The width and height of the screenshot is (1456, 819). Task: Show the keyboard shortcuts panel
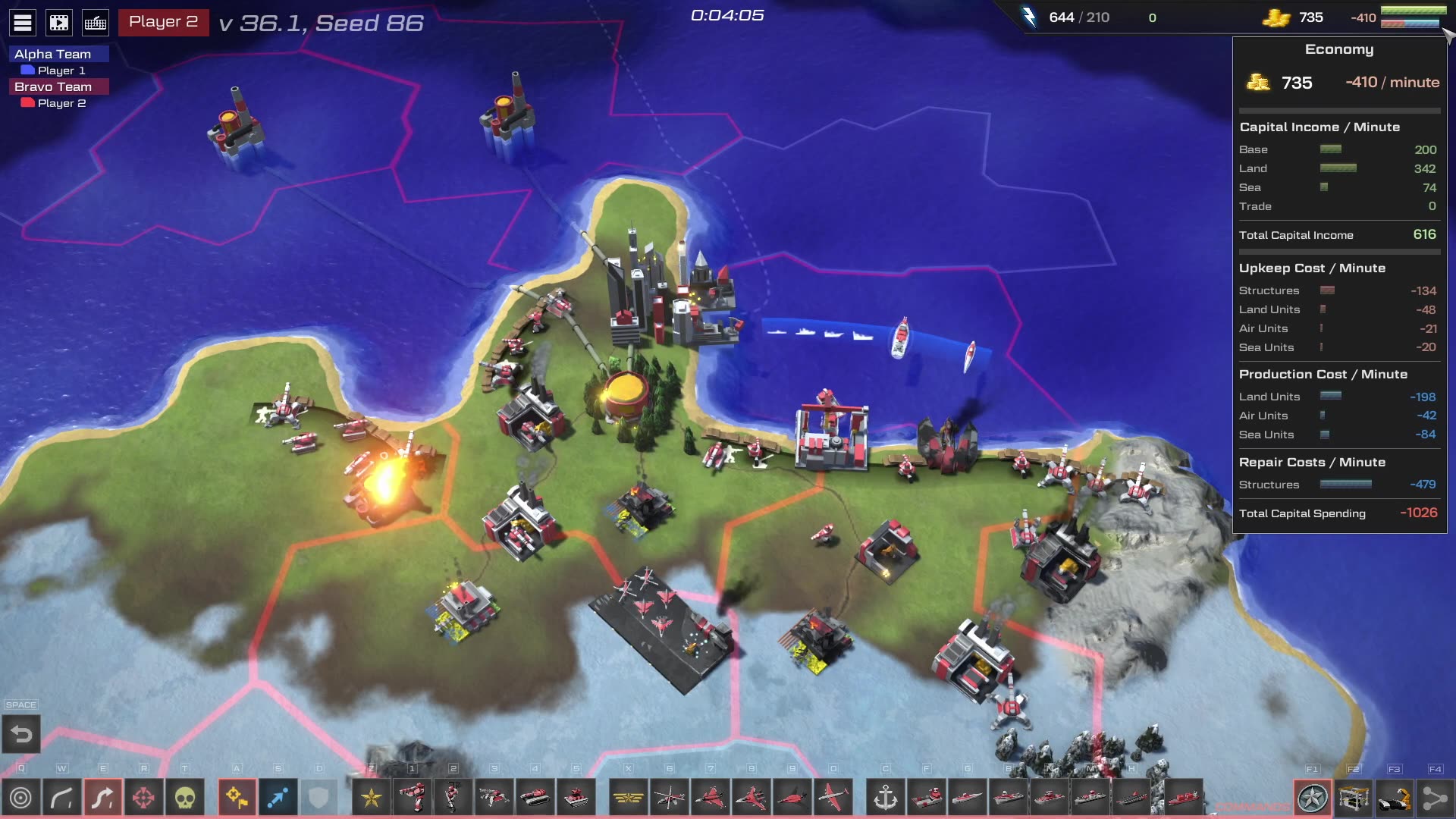tap(96, 23)
